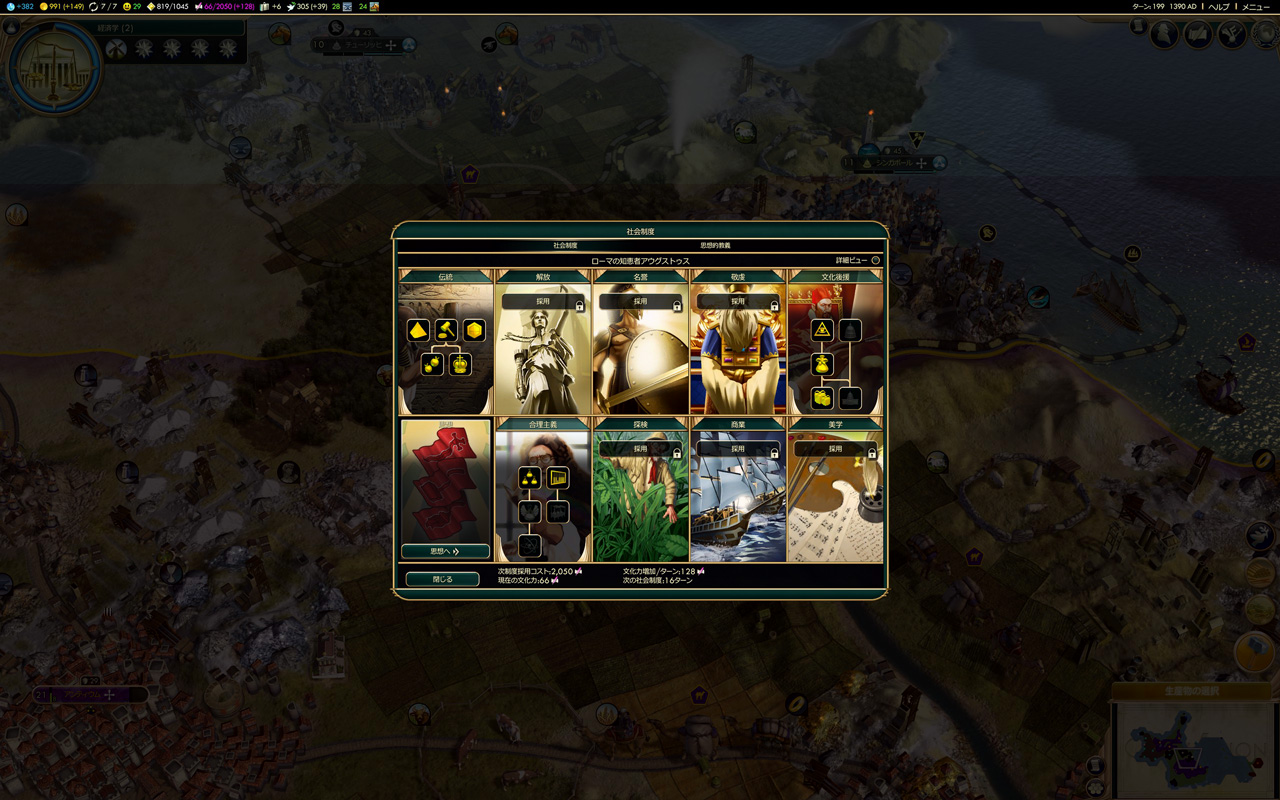Click the crown policy icon in 伝統

[x=460, y=364]
